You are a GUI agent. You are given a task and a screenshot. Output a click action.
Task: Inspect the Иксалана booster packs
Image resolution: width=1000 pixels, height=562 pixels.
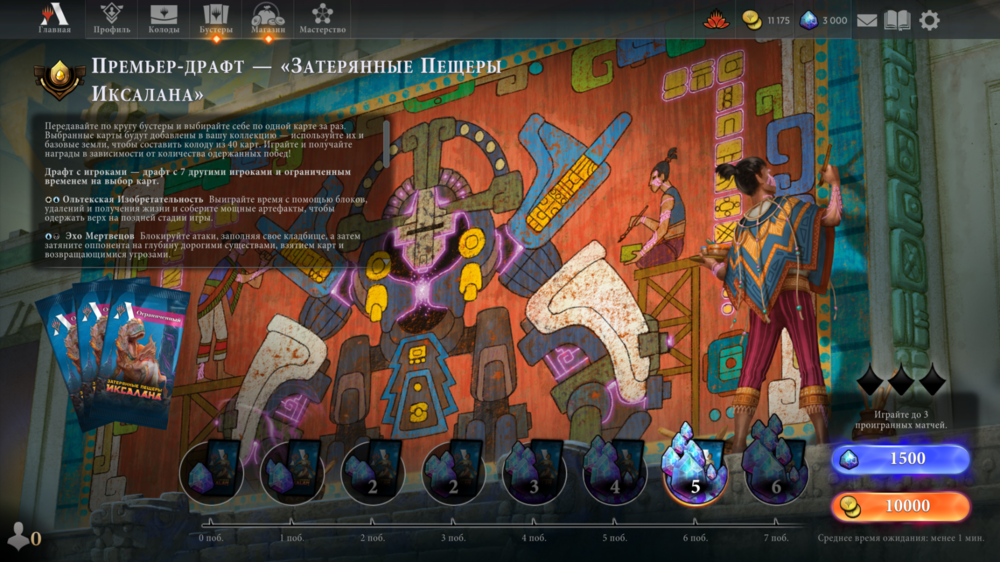(x=110, y=355)
